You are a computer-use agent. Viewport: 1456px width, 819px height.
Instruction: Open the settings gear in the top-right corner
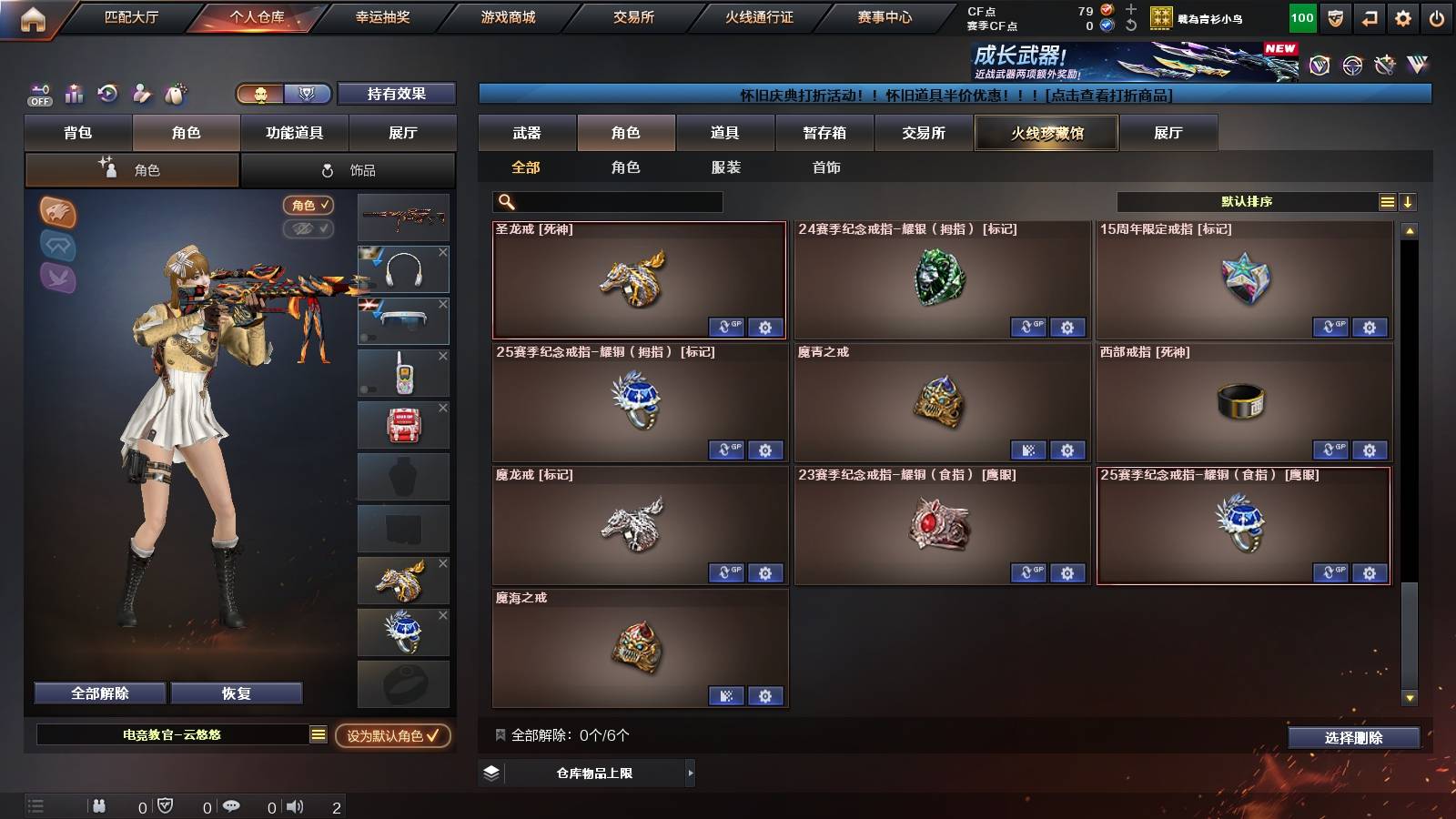click(1402, 16)
